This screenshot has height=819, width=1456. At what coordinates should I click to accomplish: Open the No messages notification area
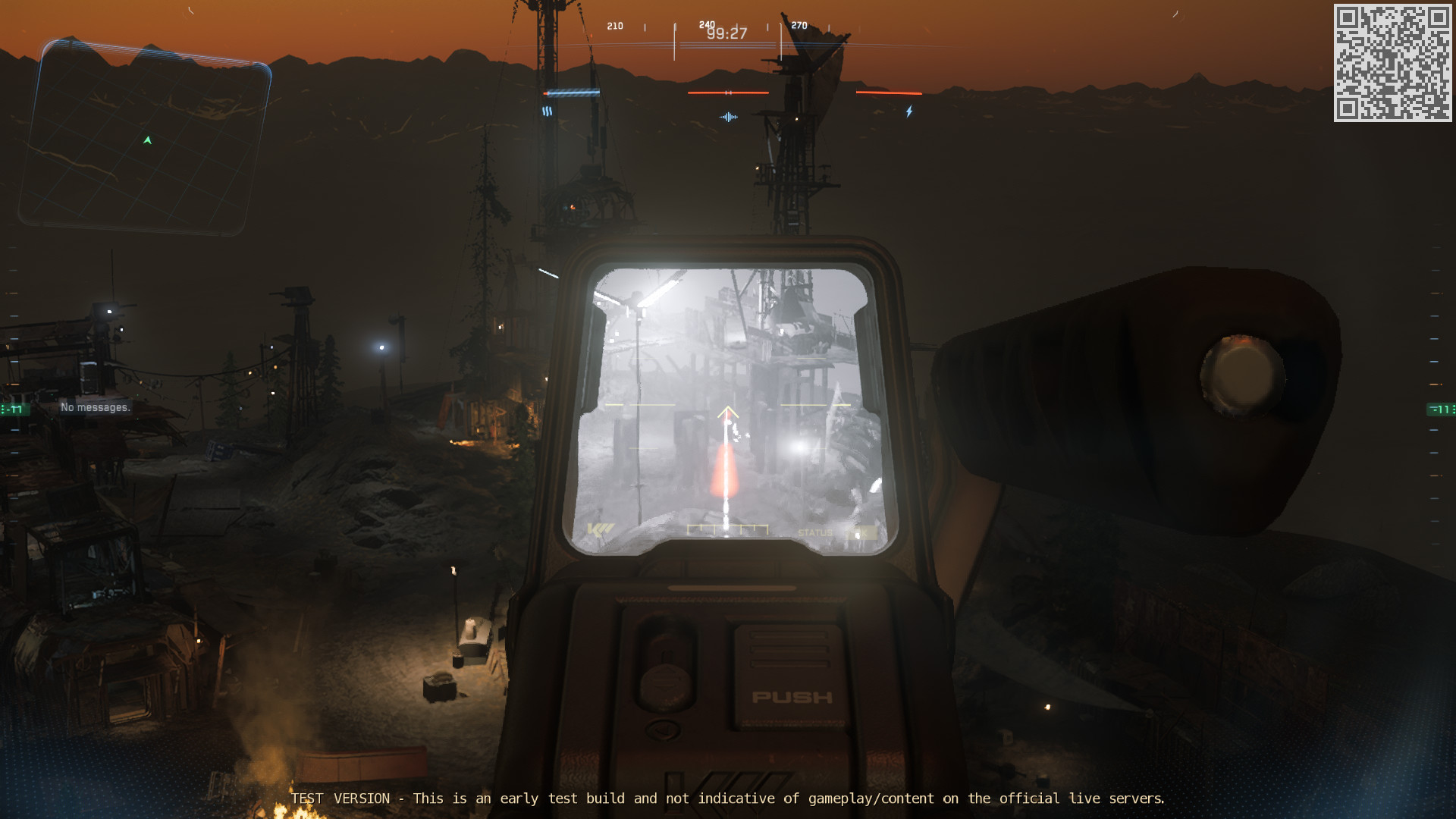[x=96, y=407]
